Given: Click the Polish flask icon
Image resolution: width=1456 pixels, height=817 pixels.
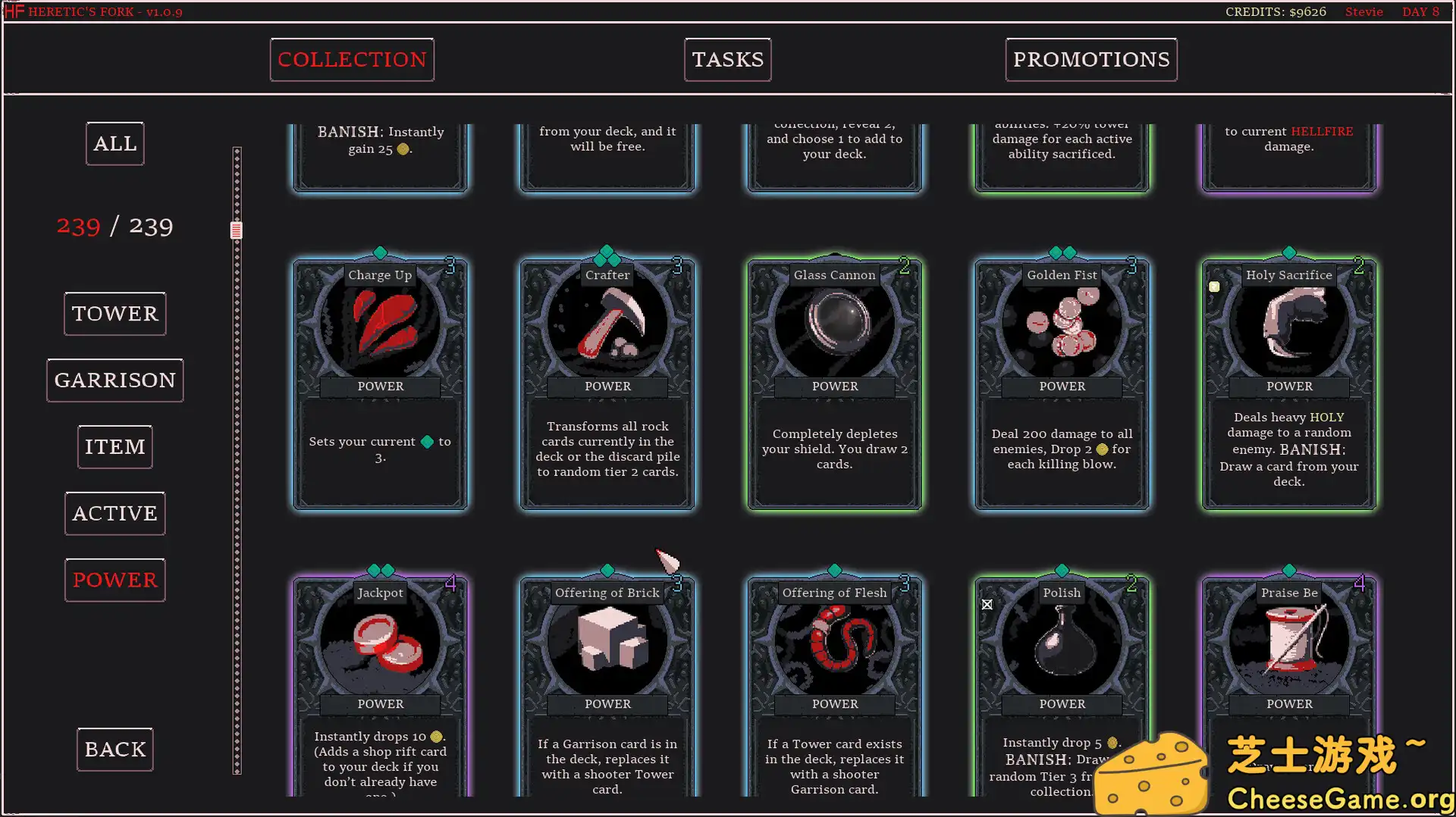Looking at the screenshot, I should click(x=1062, y=642).
